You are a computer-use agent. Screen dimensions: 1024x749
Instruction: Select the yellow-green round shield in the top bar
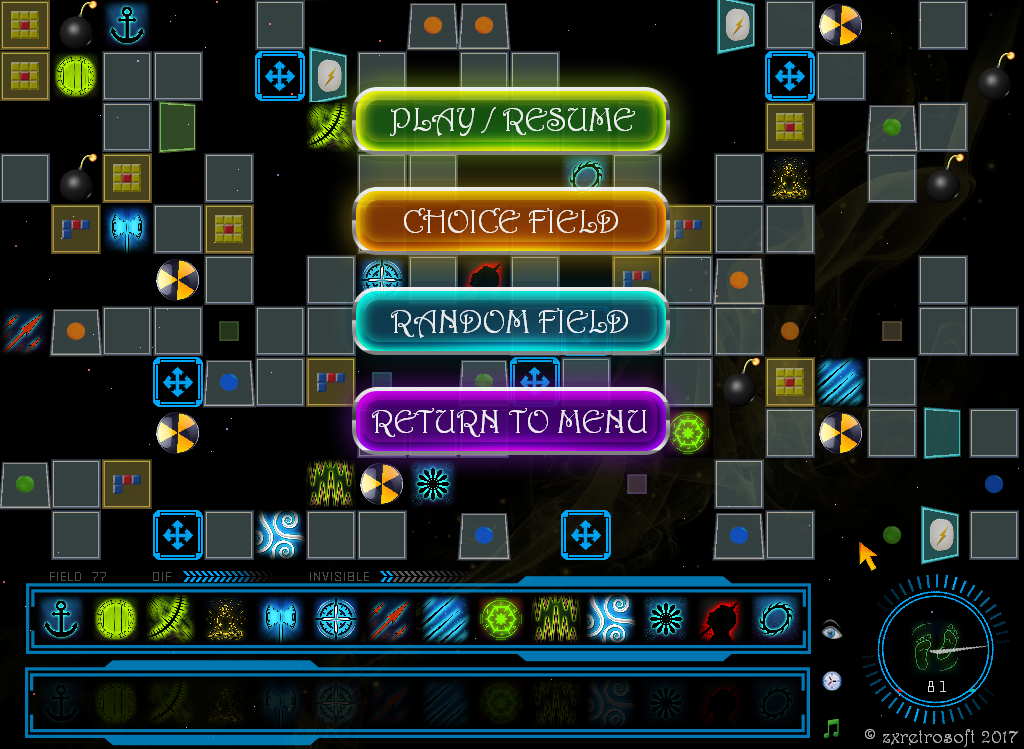[x=116, y=619]
